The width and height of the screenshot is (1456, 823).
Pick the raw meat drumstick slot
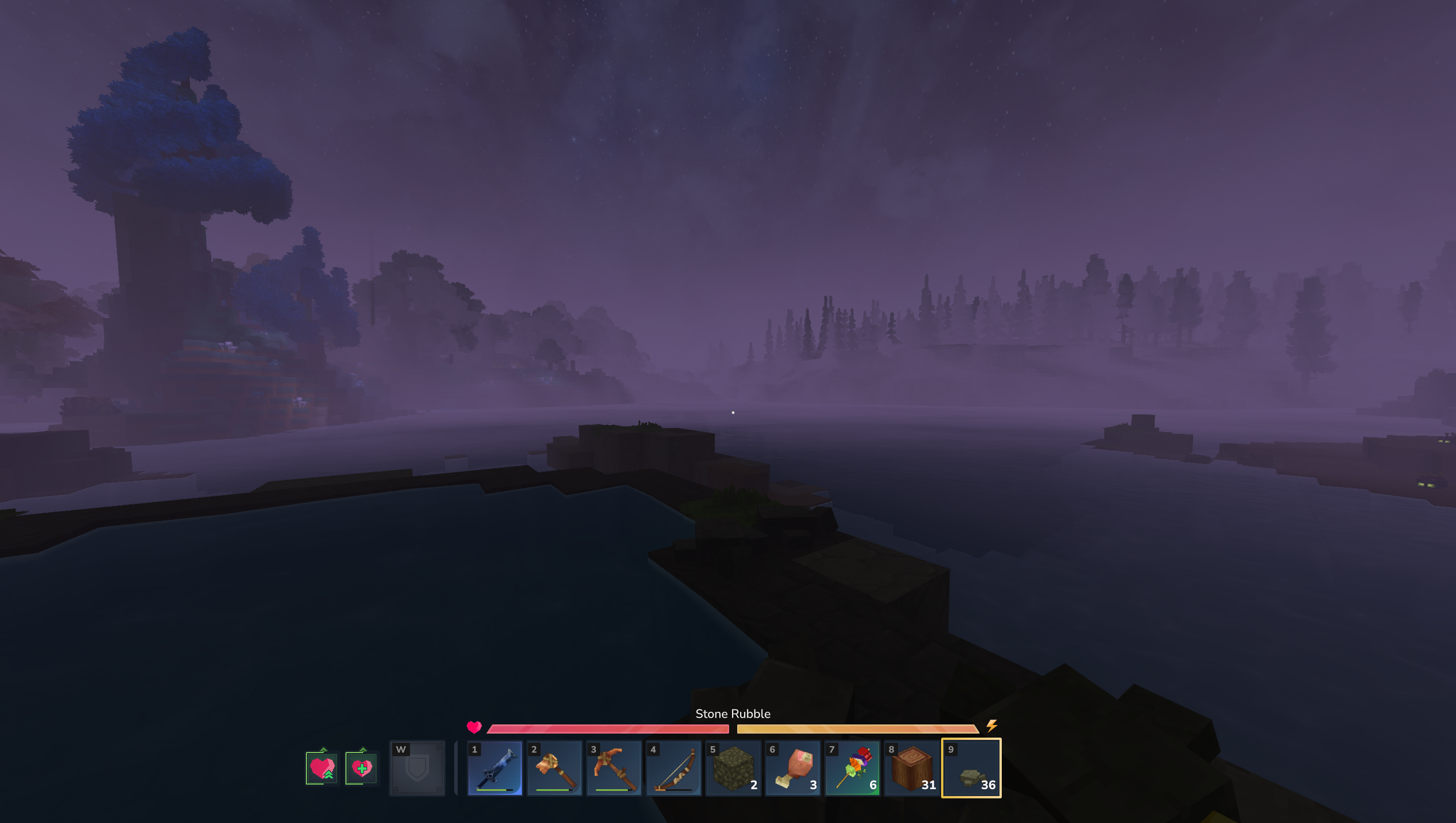point(793,768)
